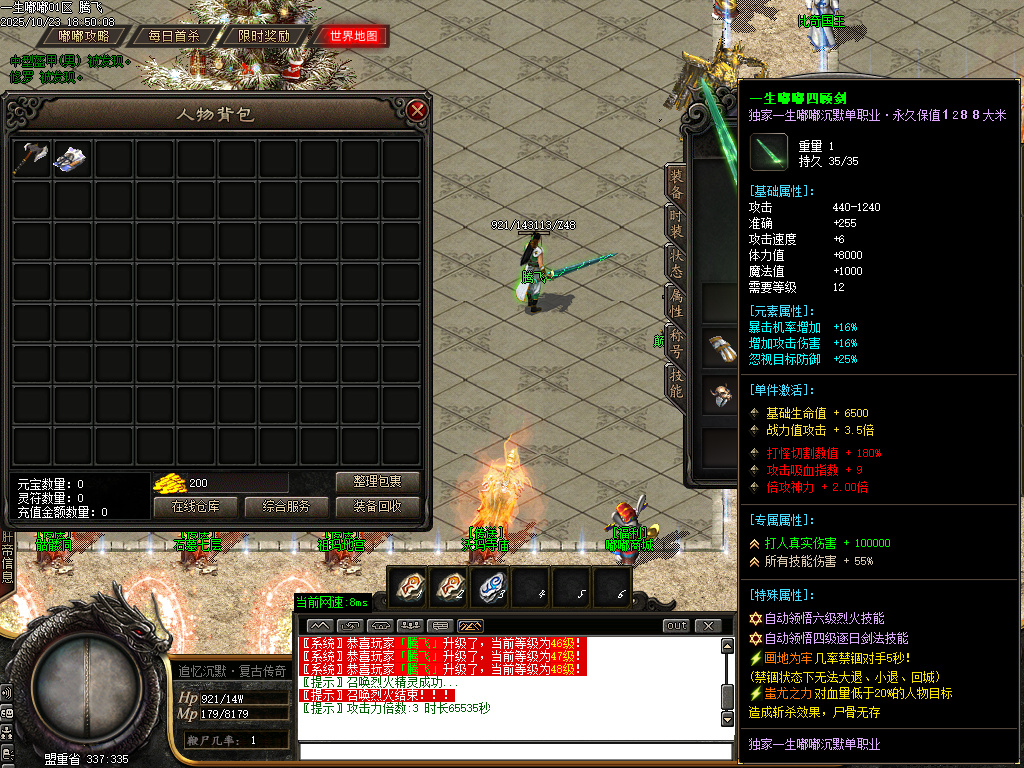The width and height of the screenshot is (1024, 768).
Task: Select the white armor item in the backpack
Action: coord(72,158)
